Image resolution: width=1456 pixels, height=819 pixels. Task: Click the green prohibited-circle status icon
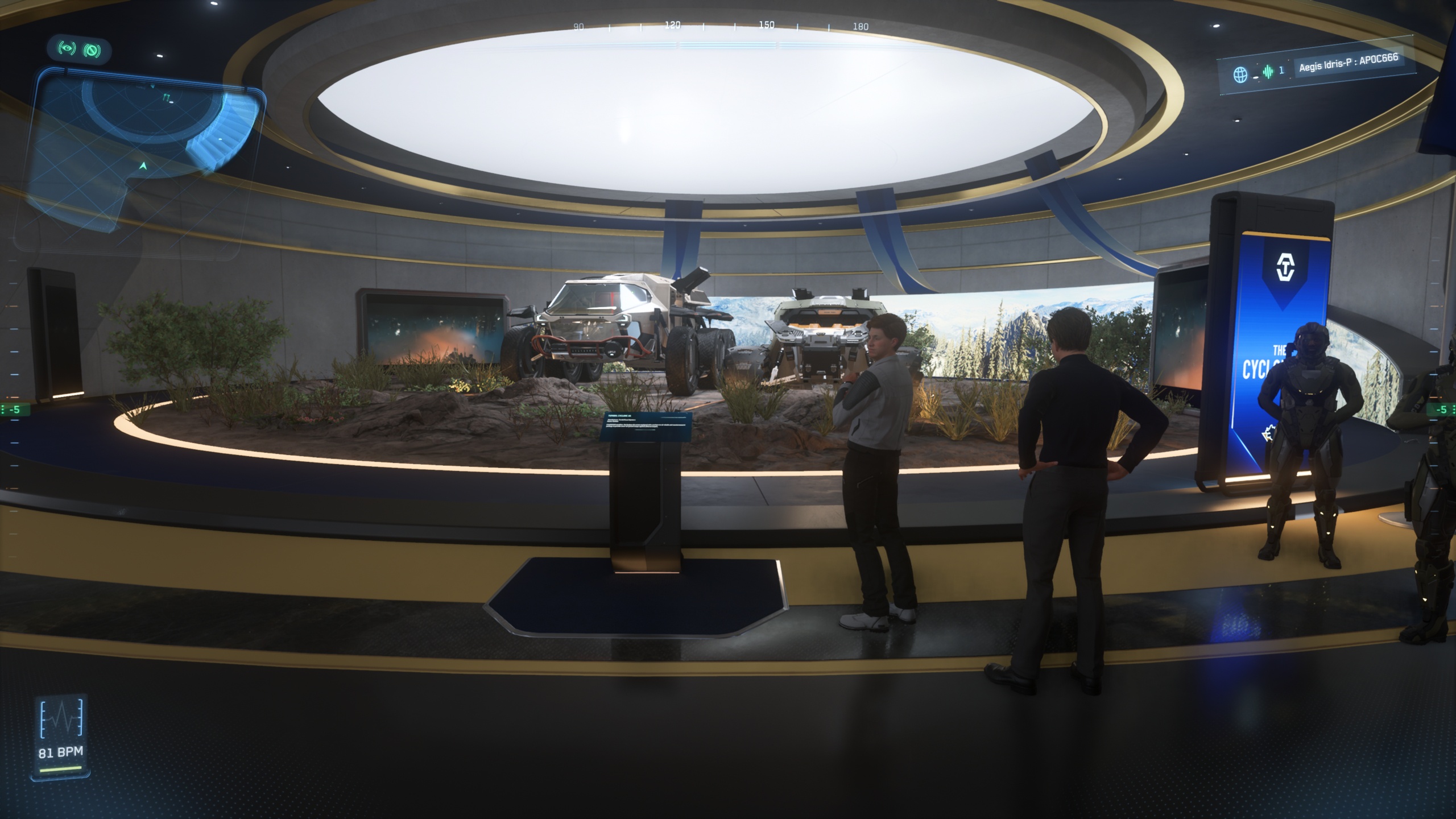(x=92, y=51)
